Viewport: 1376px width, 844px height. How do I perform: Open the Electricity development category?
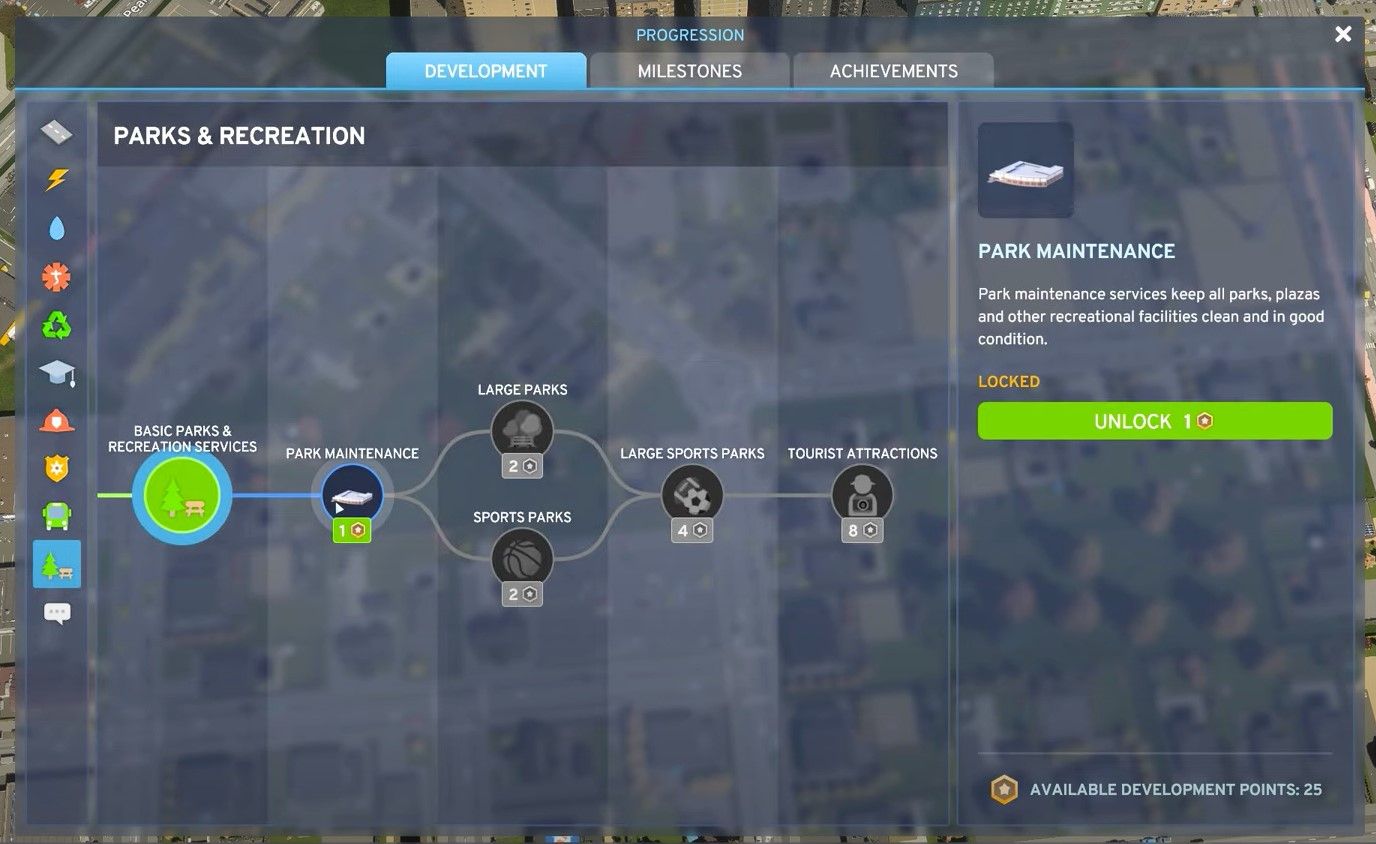tap(57, 180)
